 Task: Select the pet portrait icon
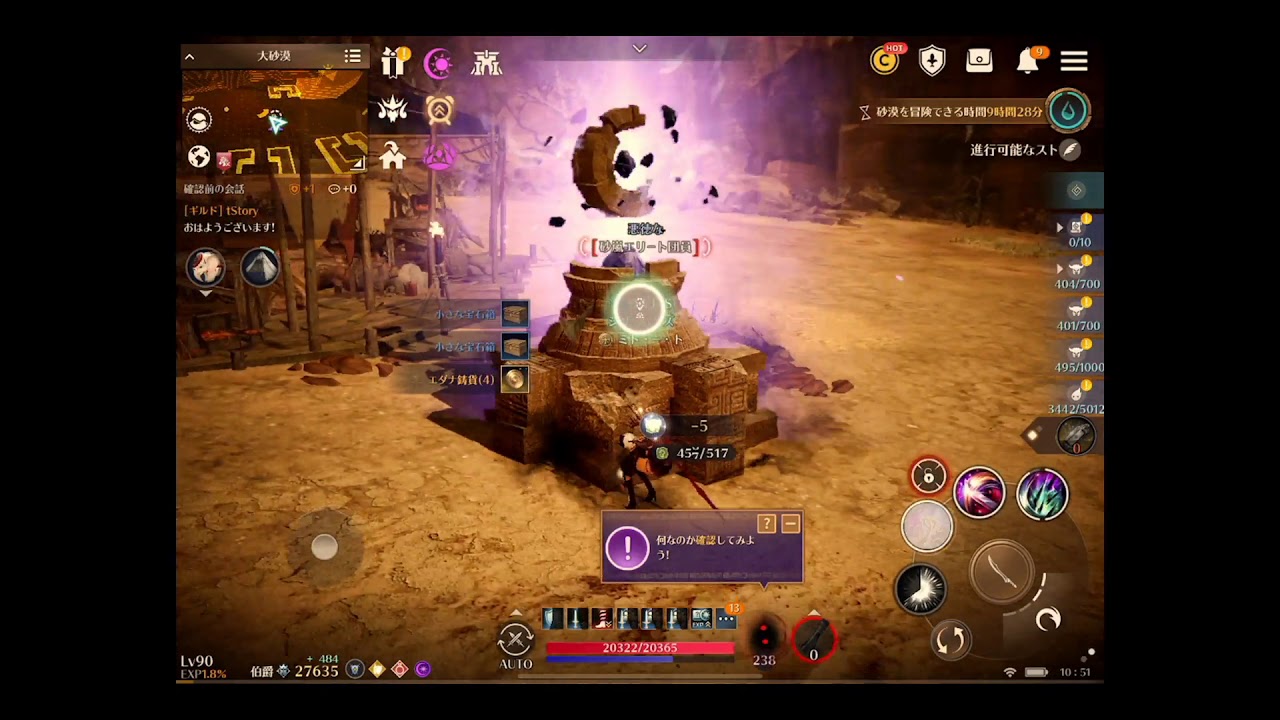point(206,267)
